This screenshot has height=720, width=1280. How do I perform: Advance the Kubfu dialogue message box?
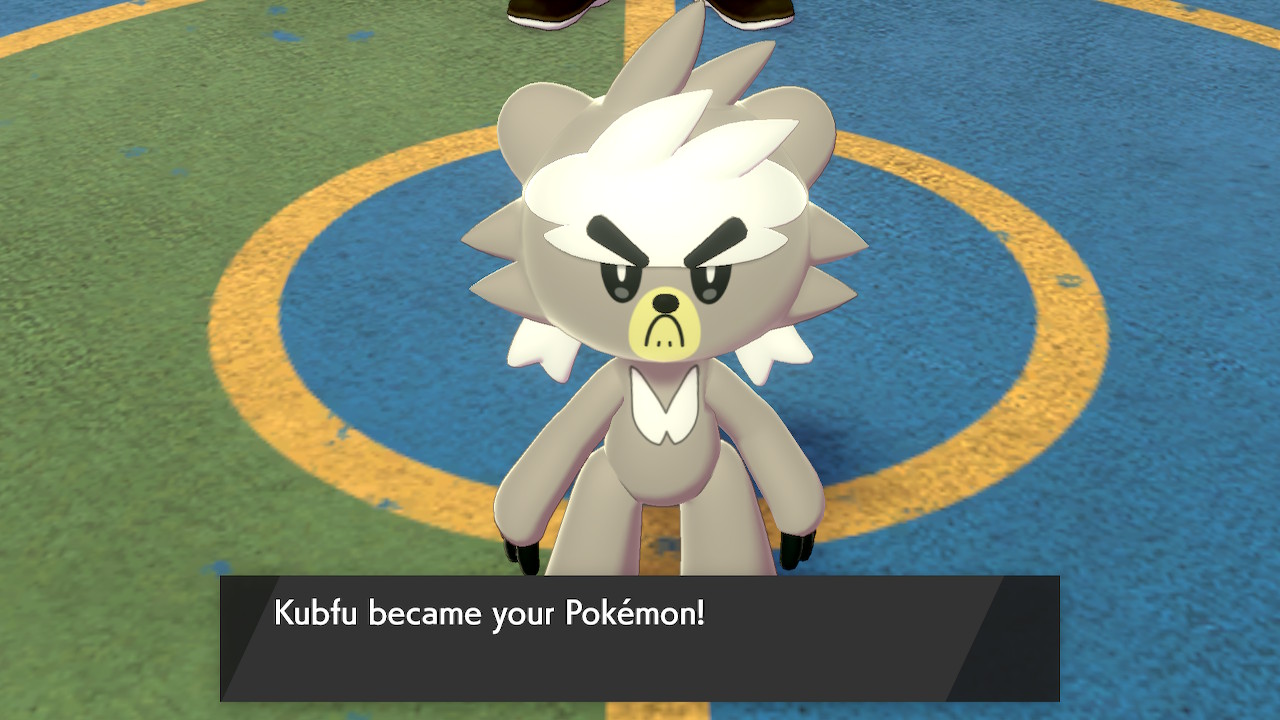point(639,638)
